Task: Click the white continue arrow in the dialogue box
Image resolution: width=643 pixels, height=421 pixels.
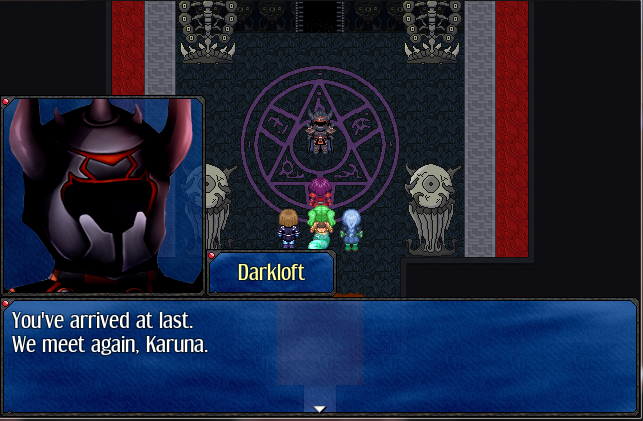Action: pos(320,408)
